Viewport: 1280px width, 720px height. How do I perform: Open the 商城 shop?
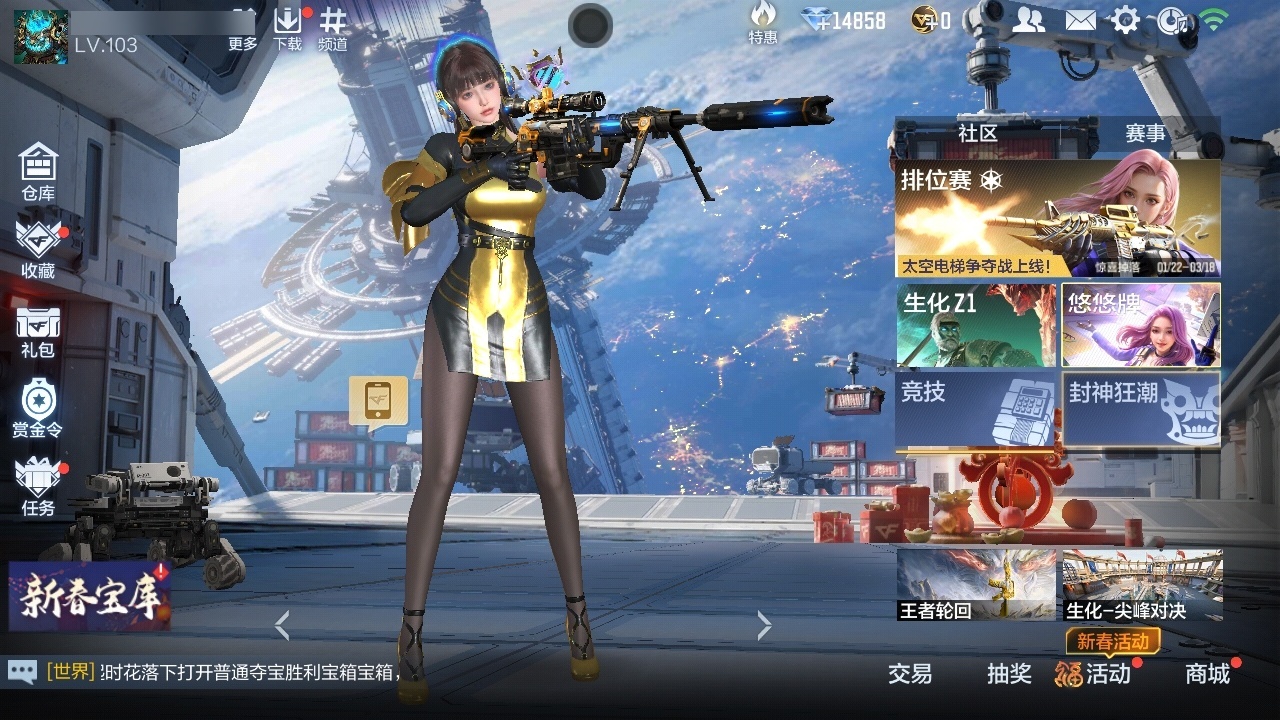coord(1207,674)
